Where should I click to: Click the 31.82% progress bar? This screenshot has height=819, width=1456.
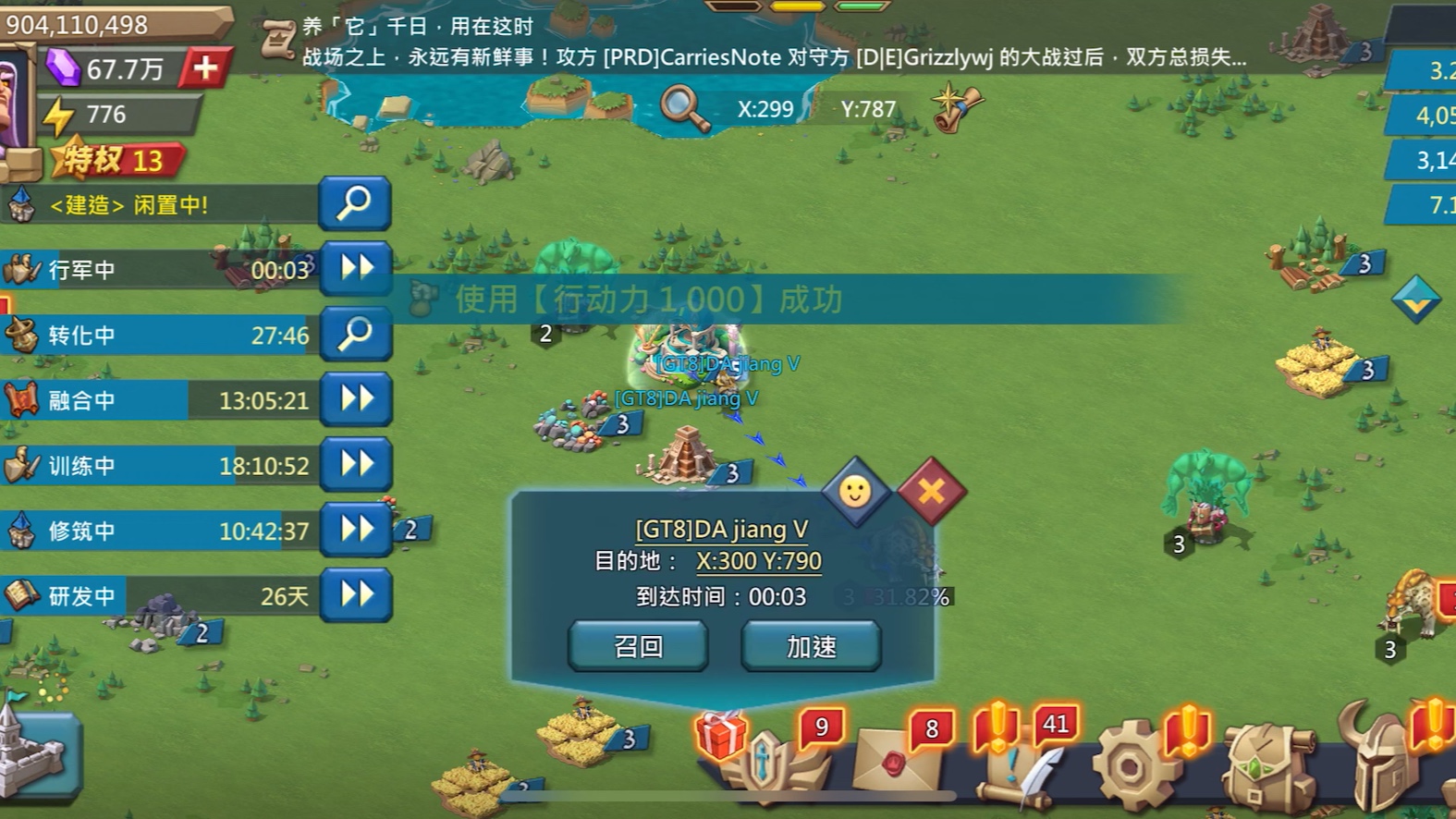(897, 597)
